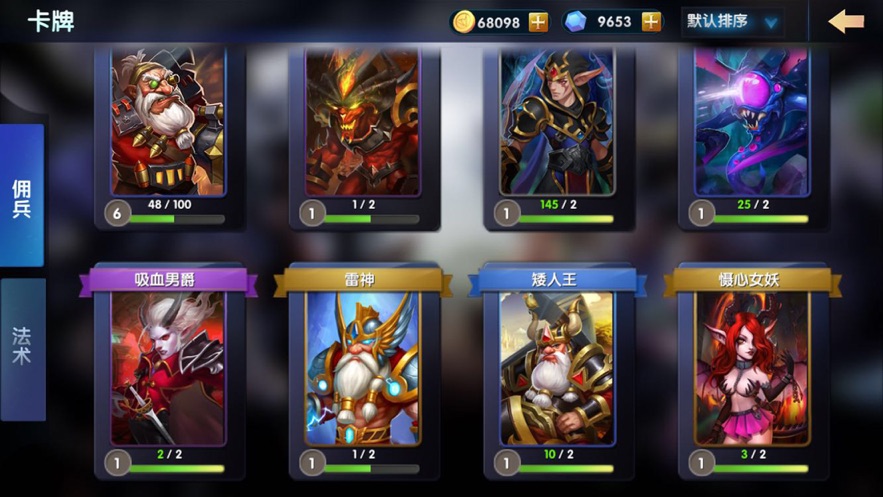Open the armored elf warrior card
The image size is (883, 497).
(557, 125)
